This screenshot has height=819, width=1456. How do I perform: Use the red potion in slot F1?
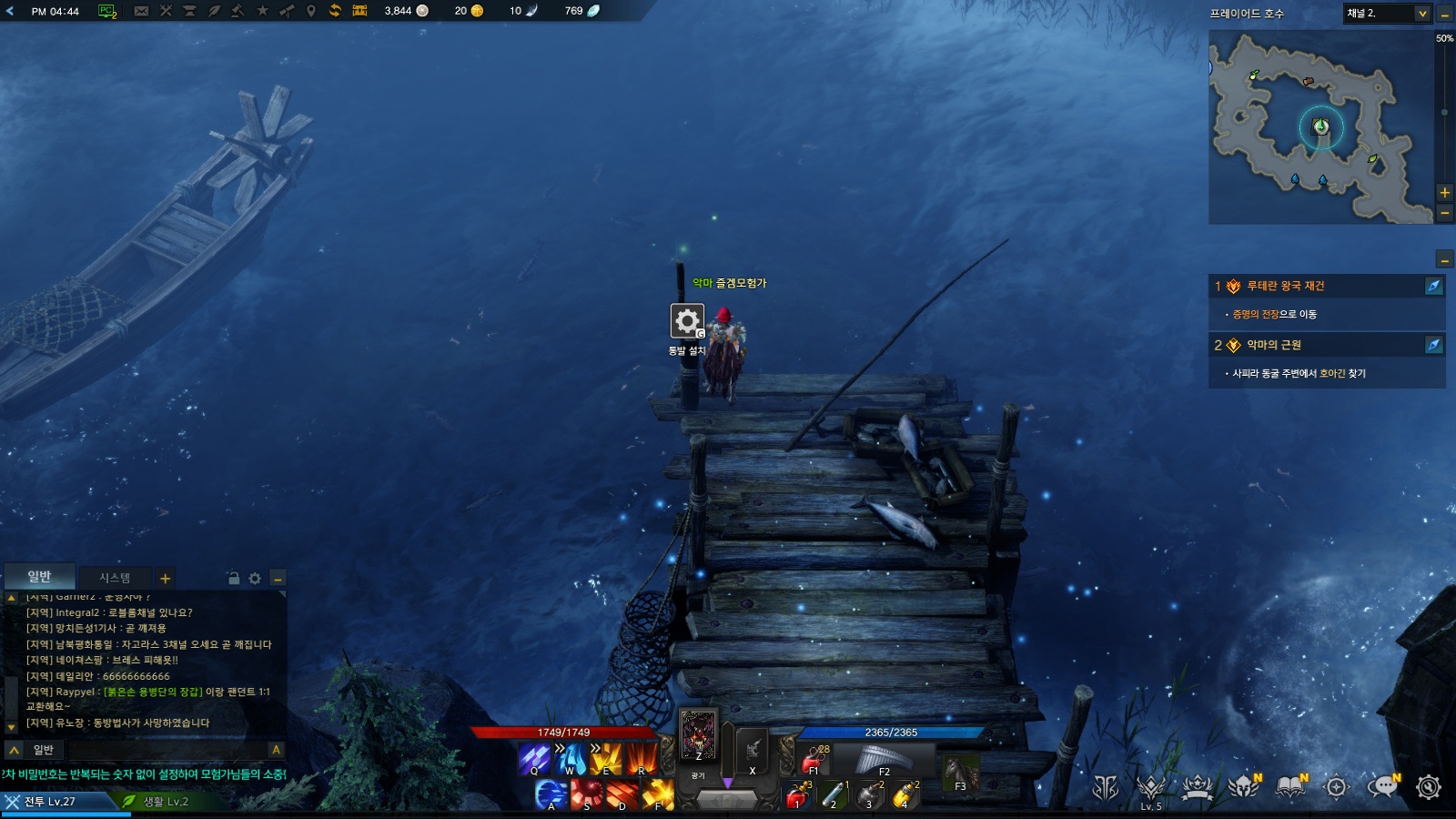tap(813, 760)
